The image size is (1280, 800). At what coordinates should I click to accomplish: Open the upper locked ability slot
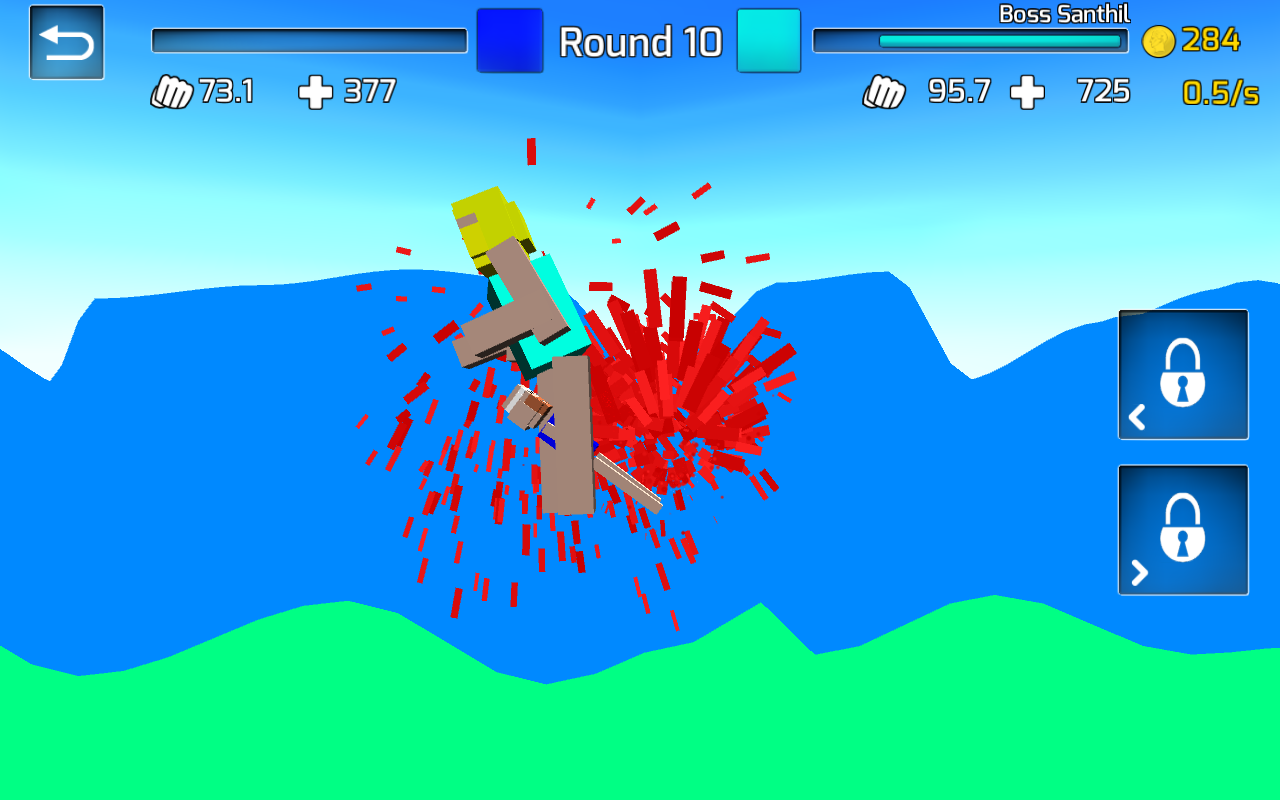1183,373
